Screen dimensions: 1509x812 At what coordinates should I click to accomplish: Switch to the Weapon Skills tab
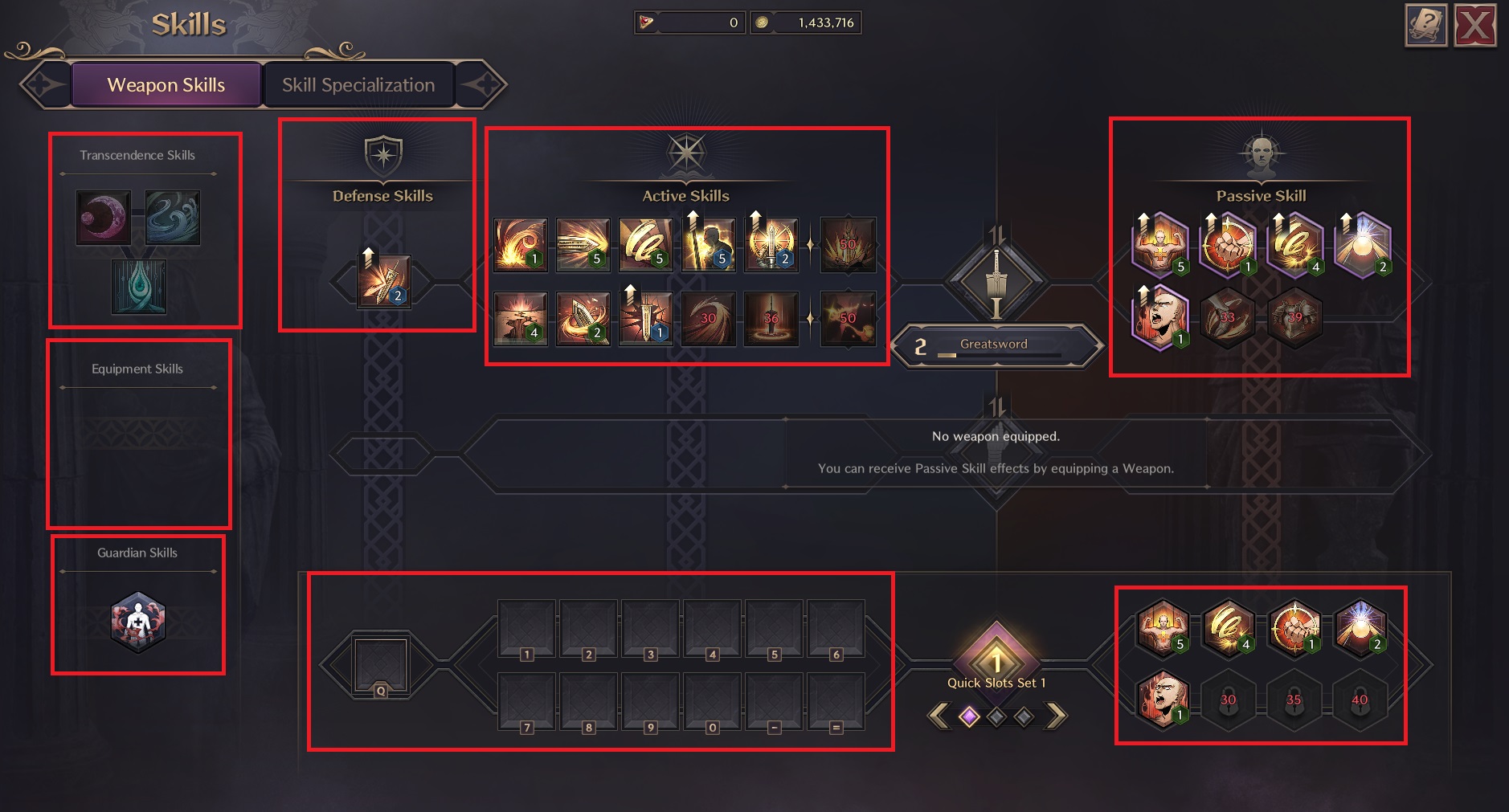[x=166, y=85]
